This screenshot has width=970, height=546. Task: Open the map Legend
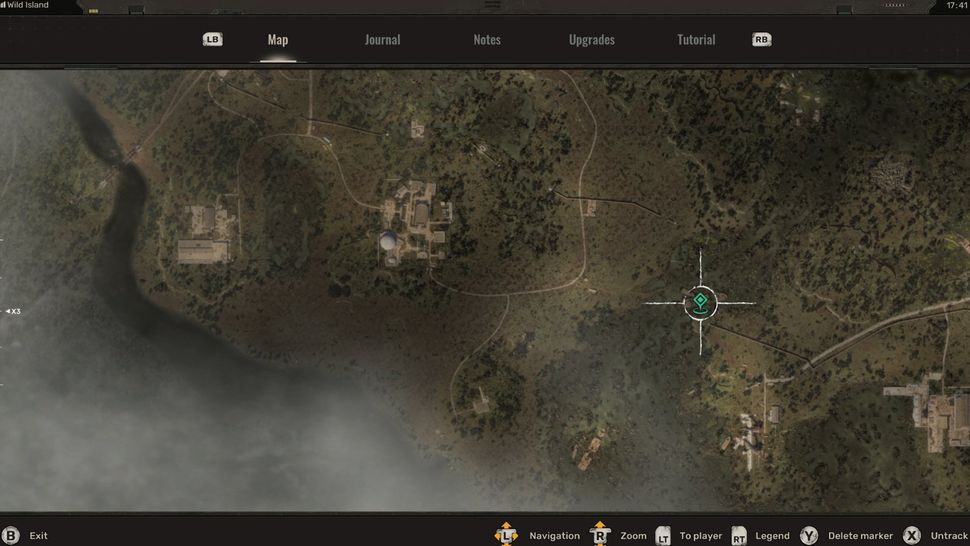[x=772, y=536]
